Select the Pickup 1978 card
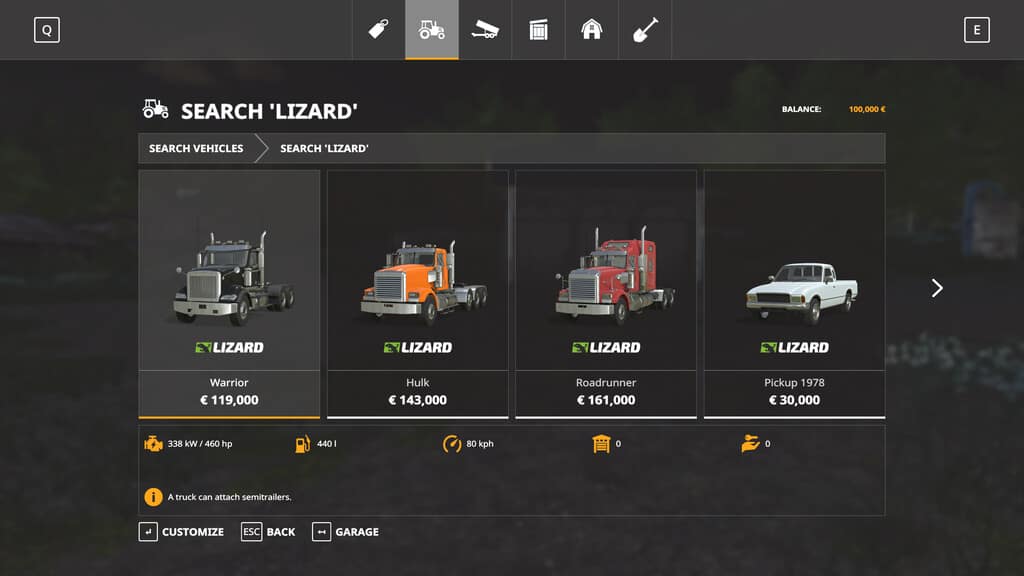 (794, 293)
